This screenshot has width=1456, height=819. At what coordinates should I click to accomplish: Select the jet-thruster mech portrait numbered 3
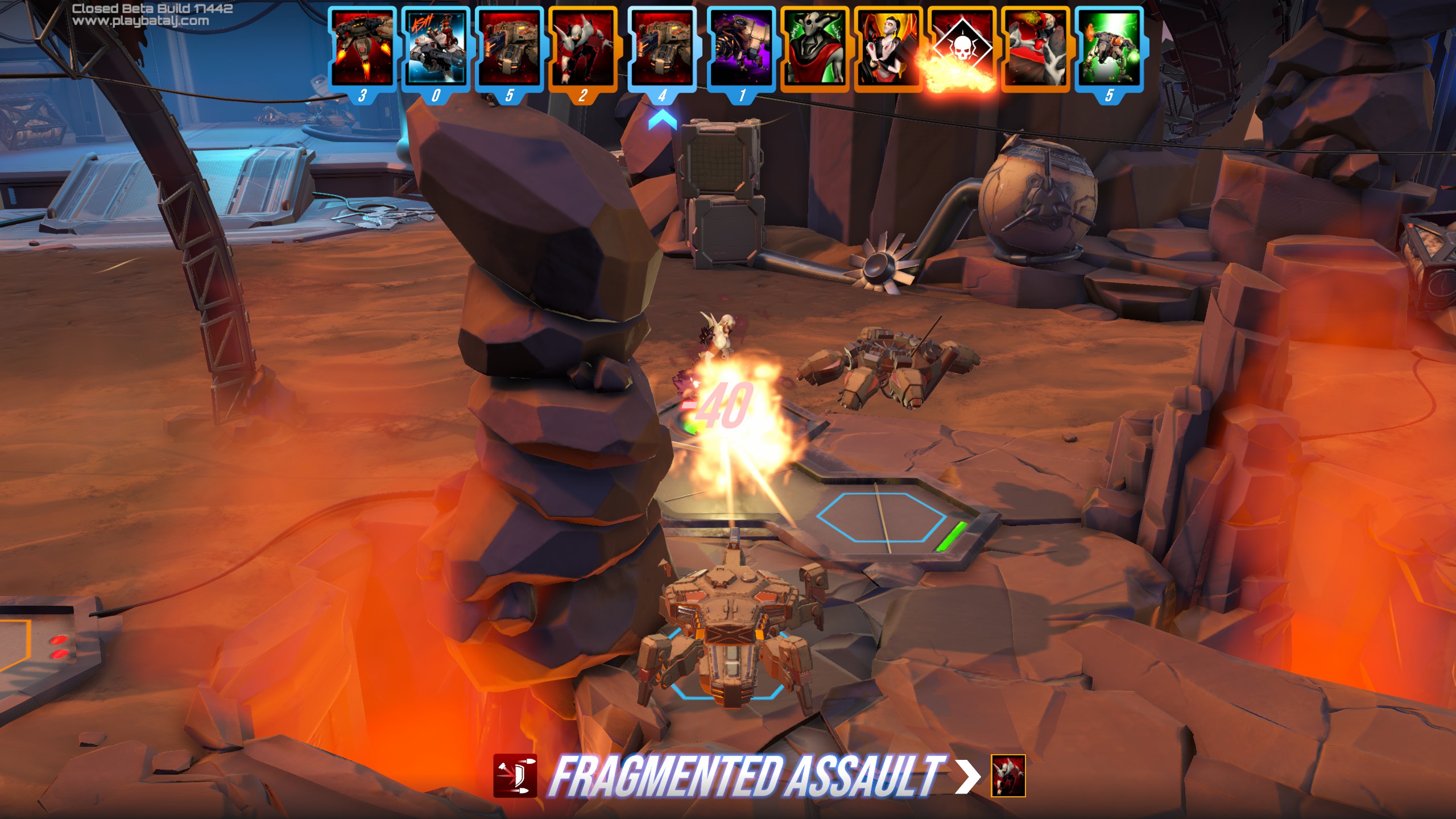[x=362, y=49]
